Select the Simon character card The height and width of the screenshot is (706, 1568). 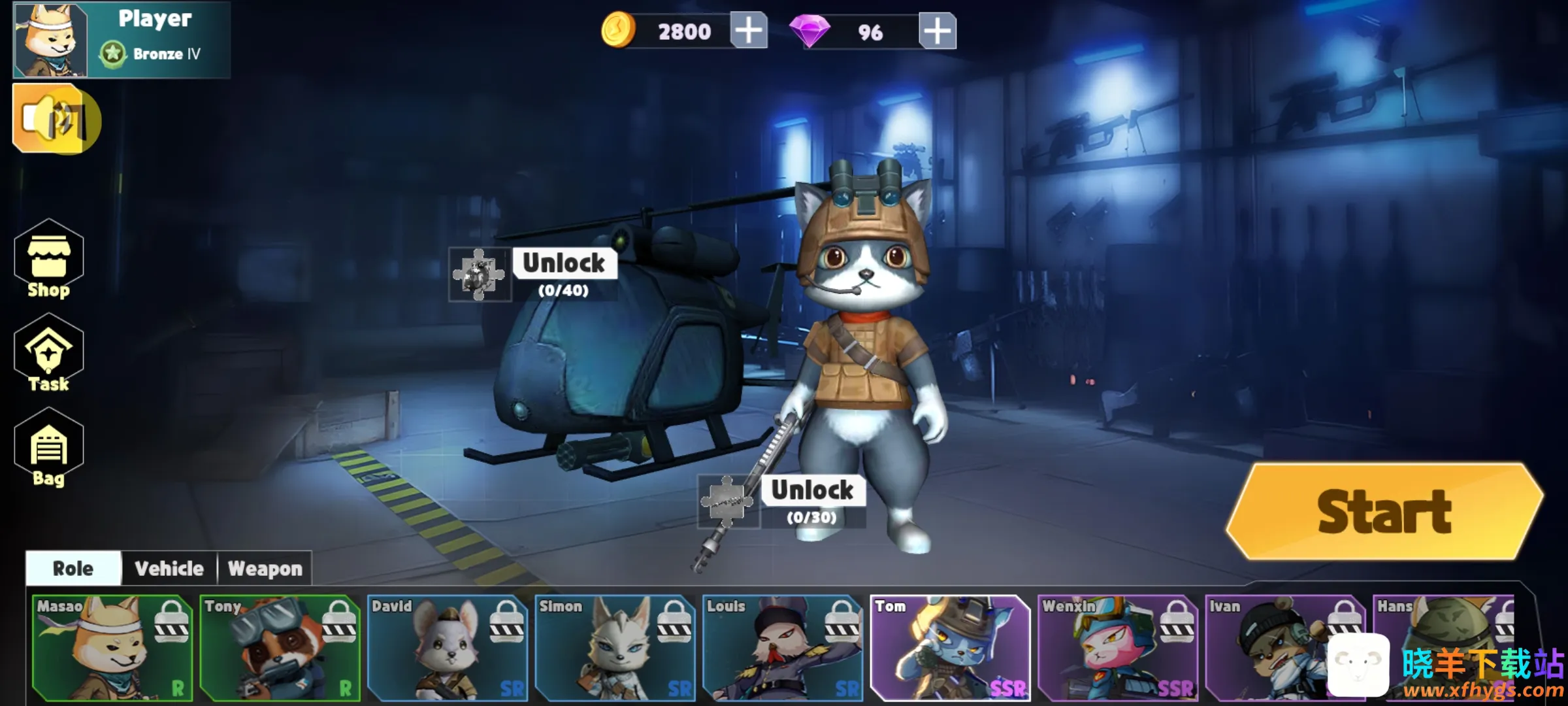(615, 647)
